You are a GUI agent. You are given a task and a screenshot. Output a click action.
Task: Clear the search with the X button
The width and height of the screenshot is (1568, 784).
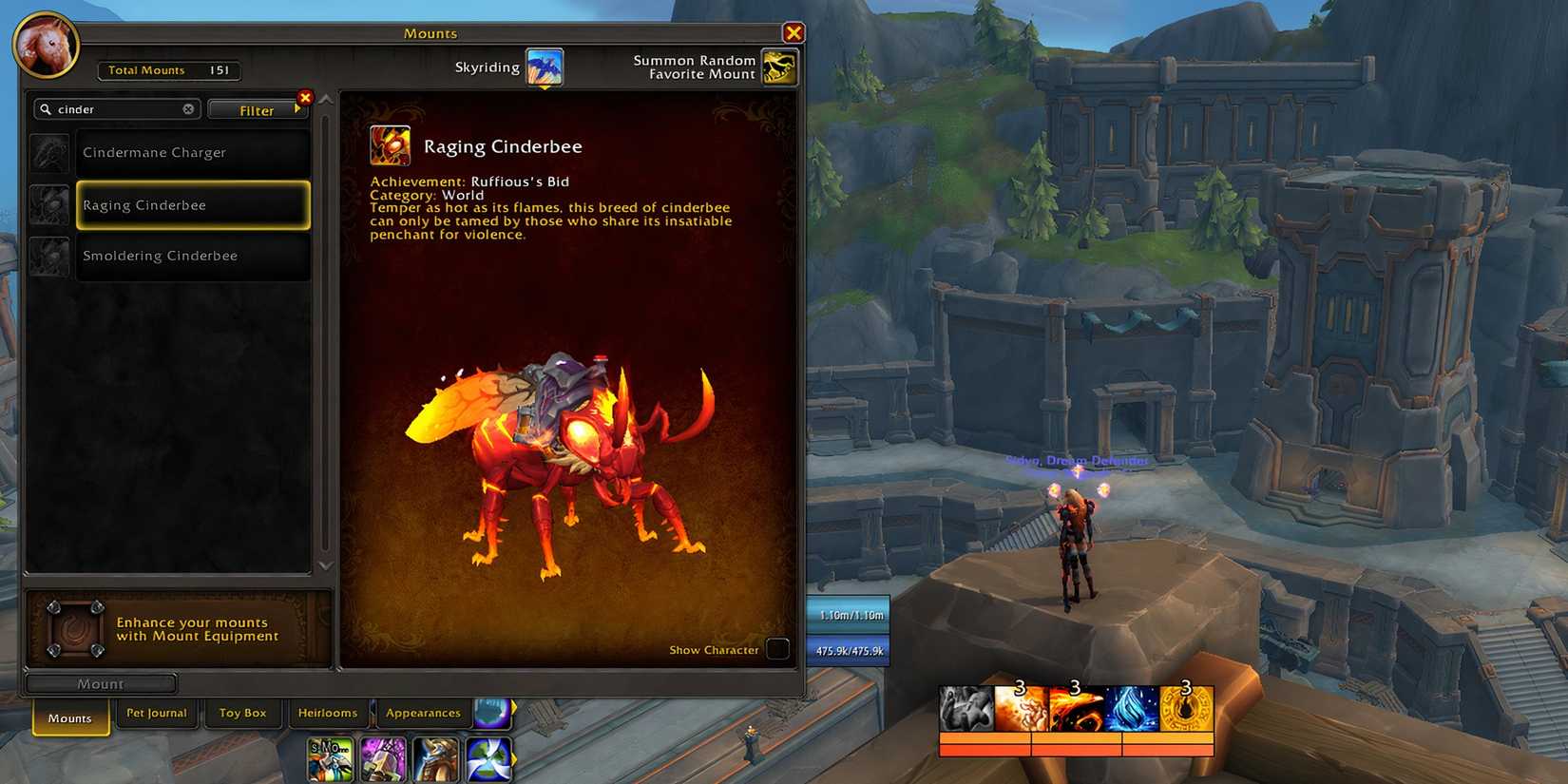click(187, 109)
